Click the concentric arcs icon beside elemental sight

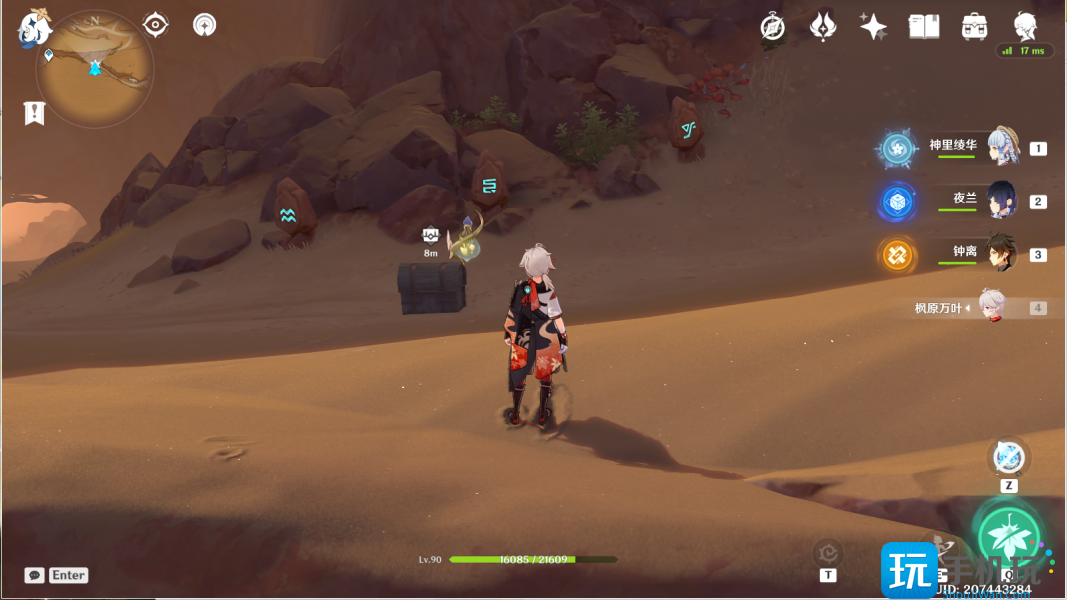tap(204, 24)
